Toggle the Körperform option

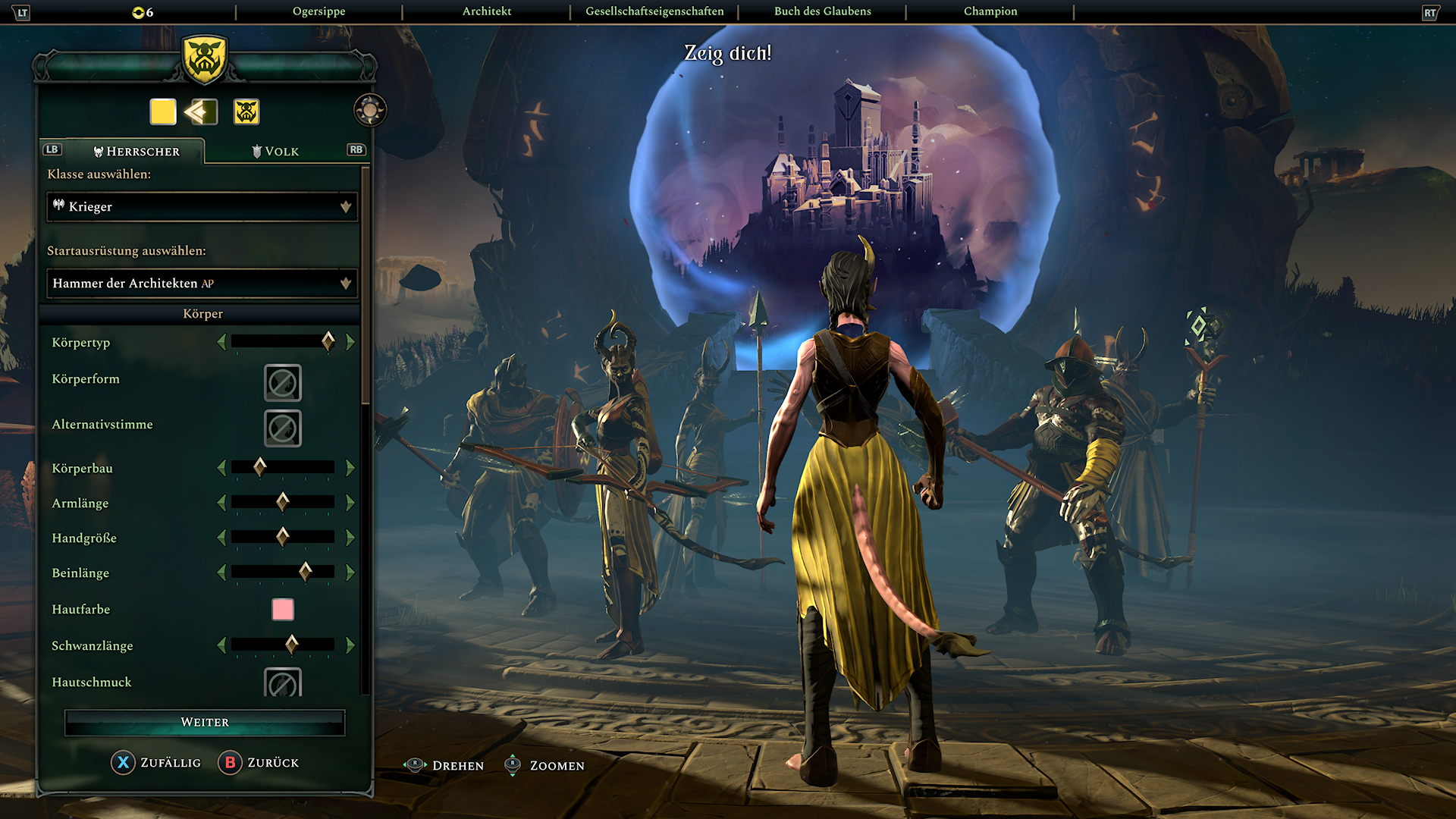[282, 384]
